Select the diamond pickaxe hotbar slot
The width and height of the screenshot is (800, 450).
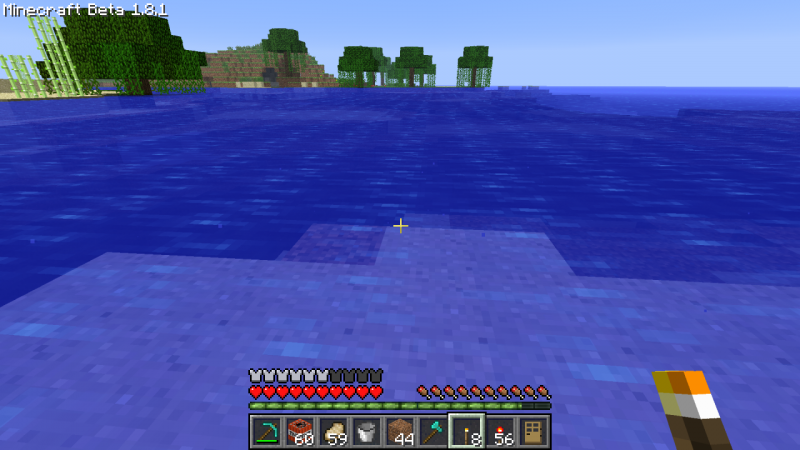(x=266, y=431)
